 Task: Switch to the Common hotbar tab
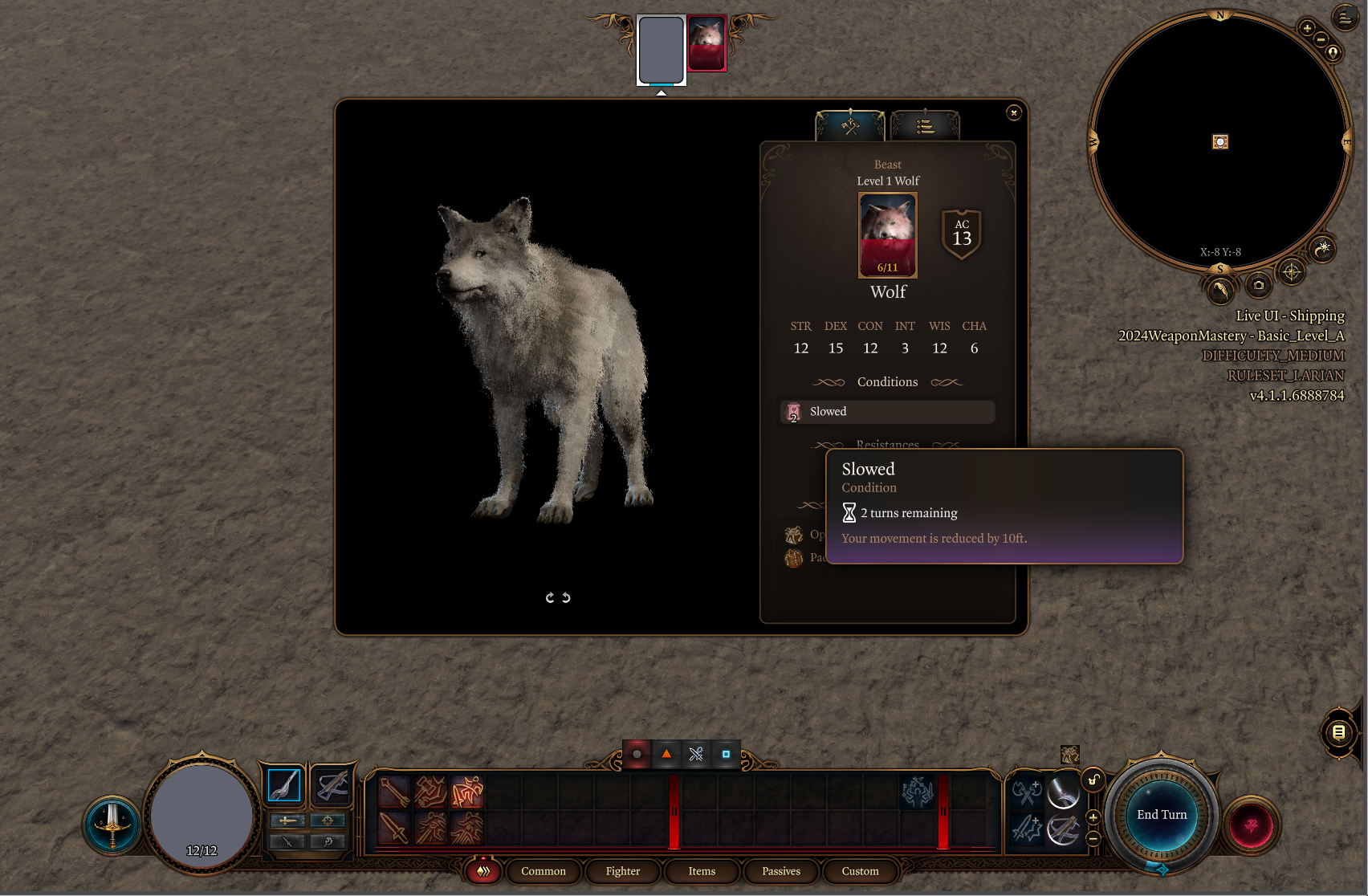pyautogui.click(x=544, y=871)
